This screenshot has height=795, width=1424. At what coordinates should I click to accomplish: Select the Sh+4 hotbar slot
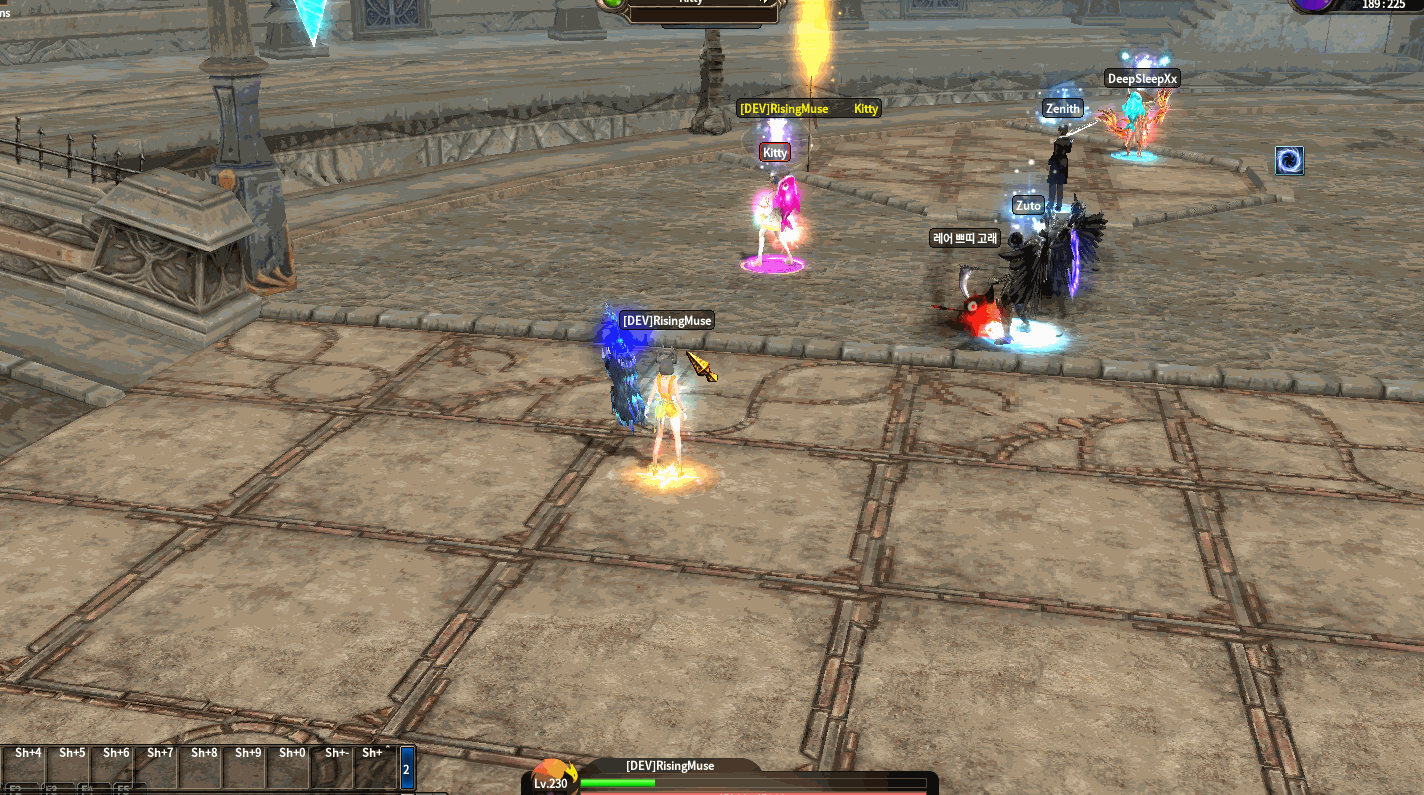point(28,767)
